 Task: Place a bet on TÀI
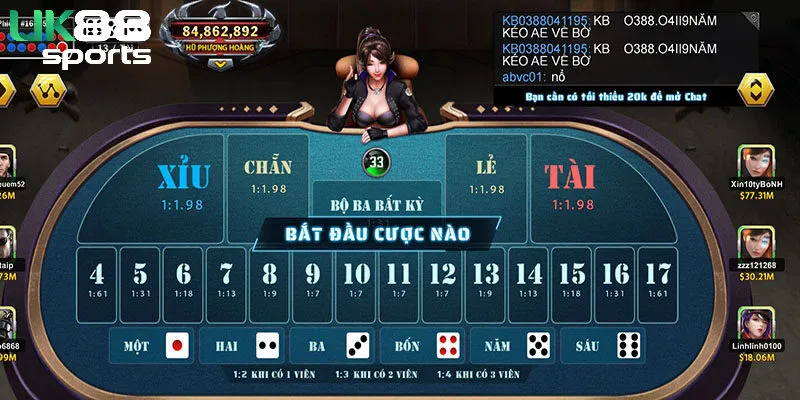pyautogui.click(x=569, y=184)
